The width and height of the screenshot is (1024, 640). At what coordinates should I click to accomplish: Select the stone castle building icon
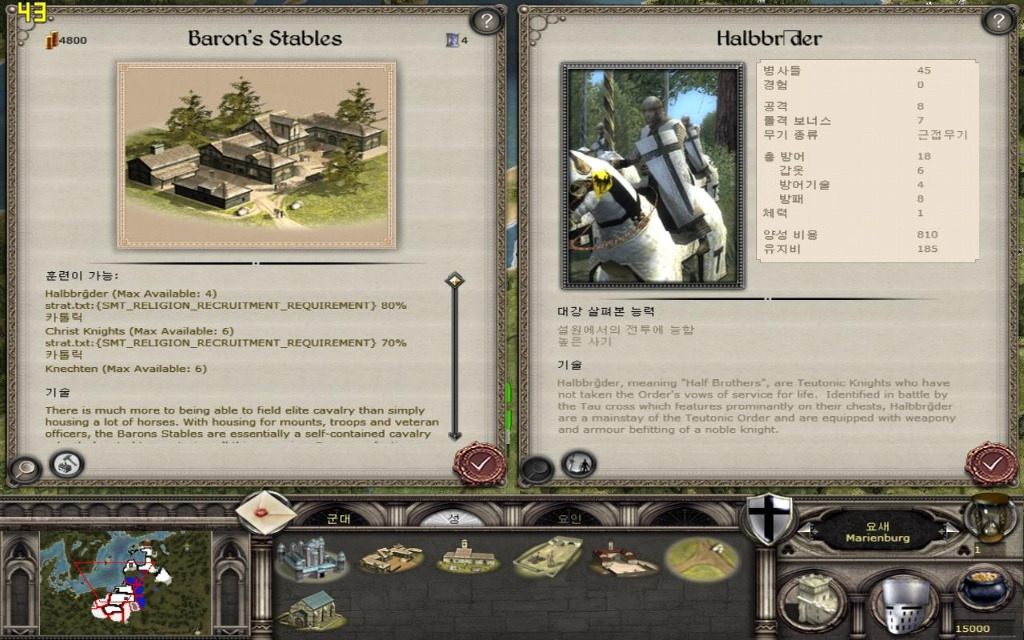pyautogui.click(x=310, y=558)
